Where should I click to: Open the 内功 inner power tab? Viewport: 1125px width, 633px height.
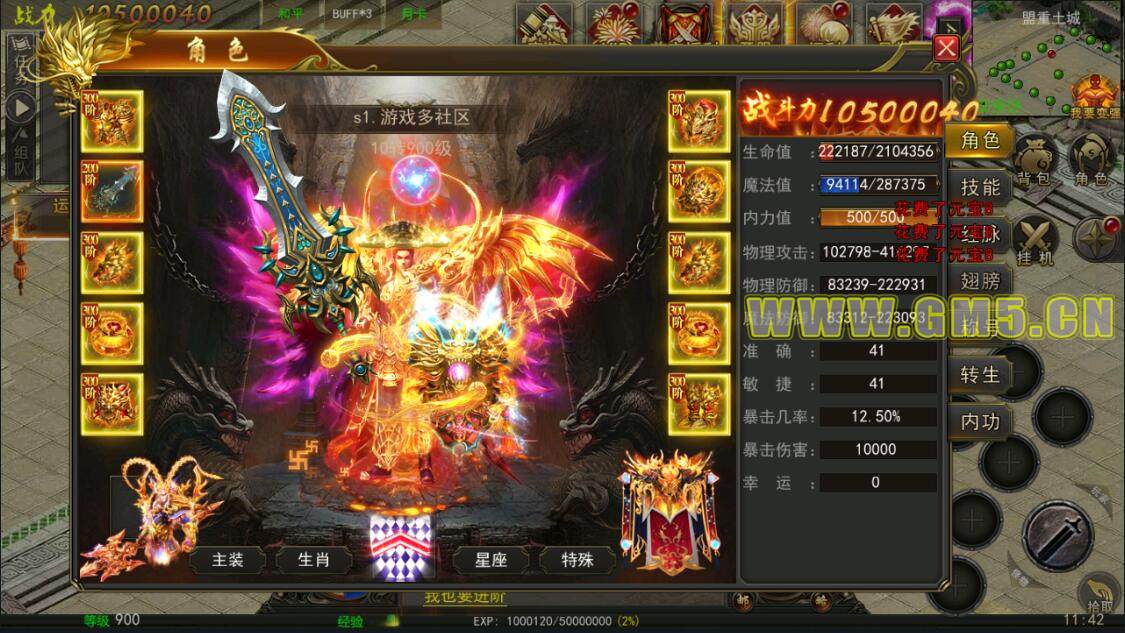click(980, 421)
